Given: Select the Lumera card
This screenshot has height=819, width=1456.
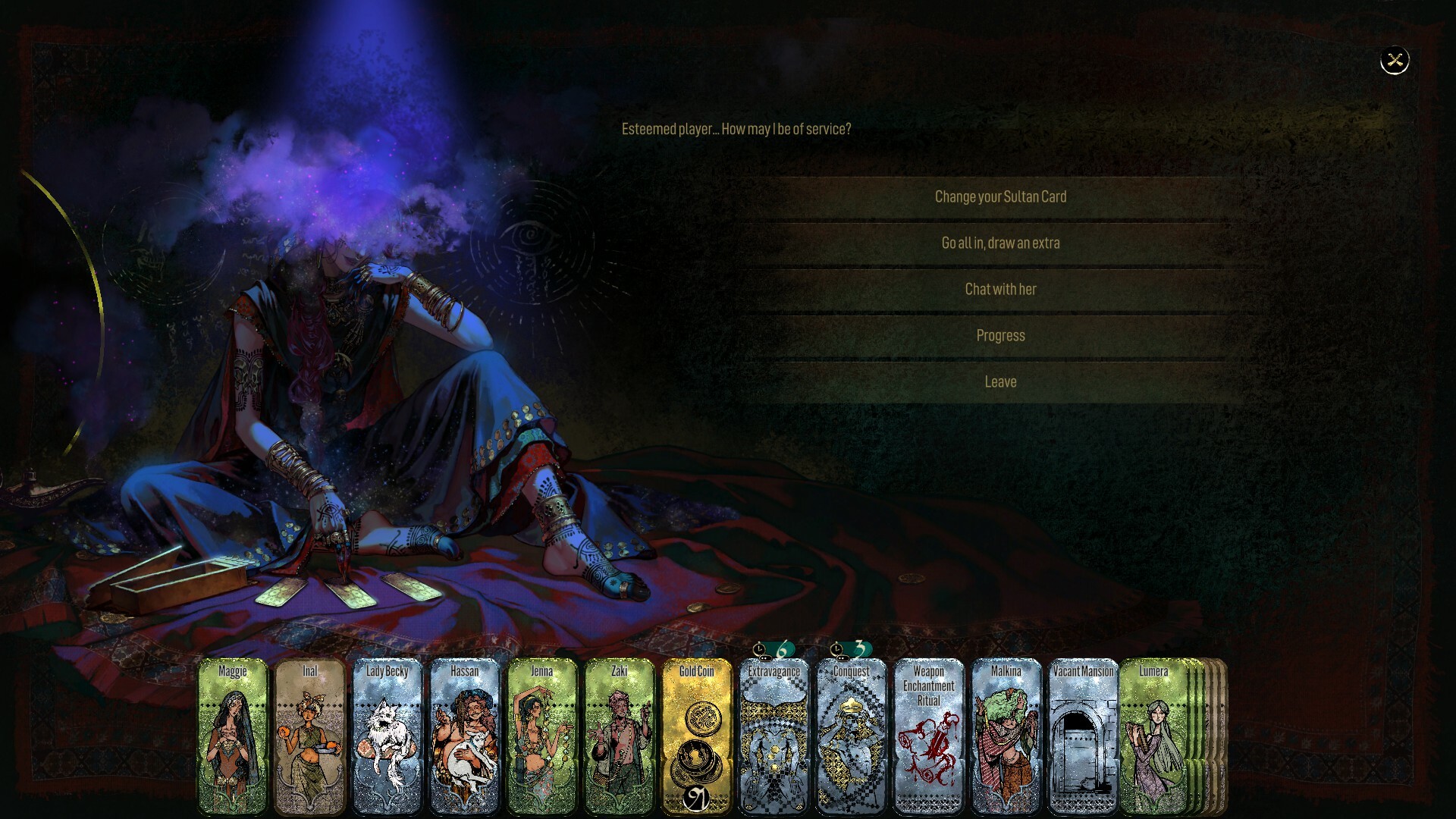Looking at the screenshot, I should (x=1153, y=736).
